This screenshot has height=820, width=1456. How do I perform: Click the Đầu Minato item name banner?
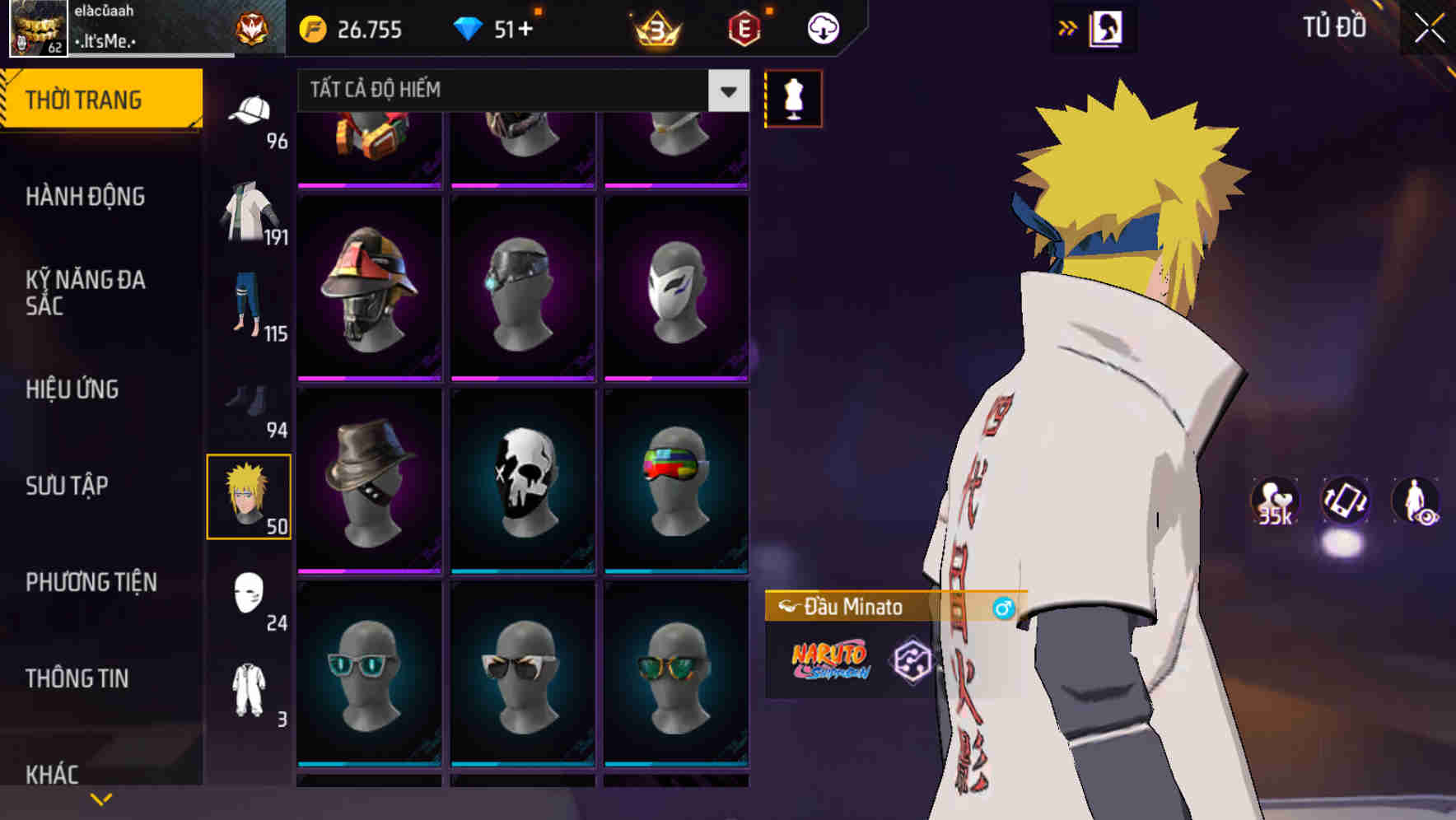pos(848,607)
